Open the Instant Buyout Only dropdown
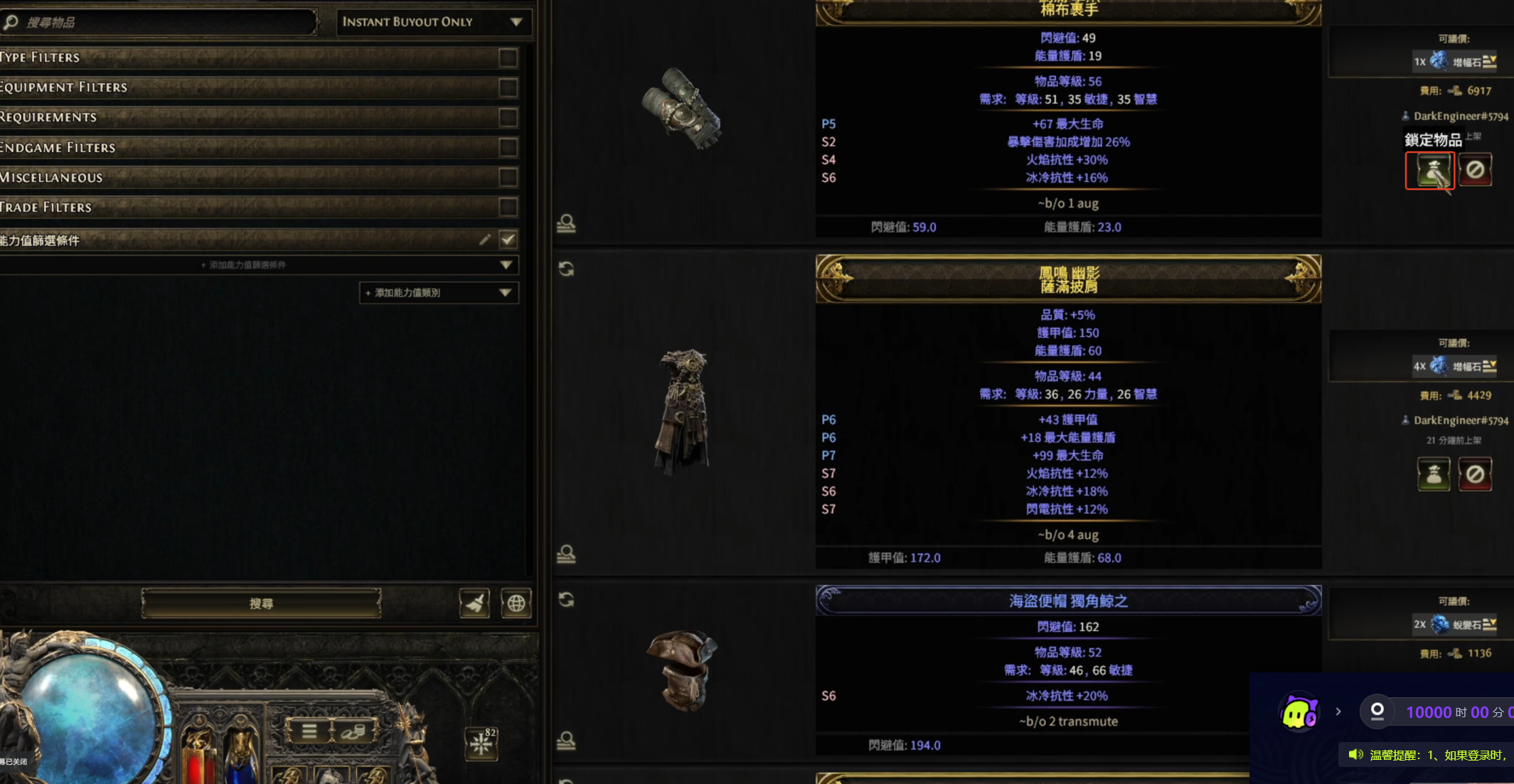This screenshot has height=784, width=1514. [432, 22]
